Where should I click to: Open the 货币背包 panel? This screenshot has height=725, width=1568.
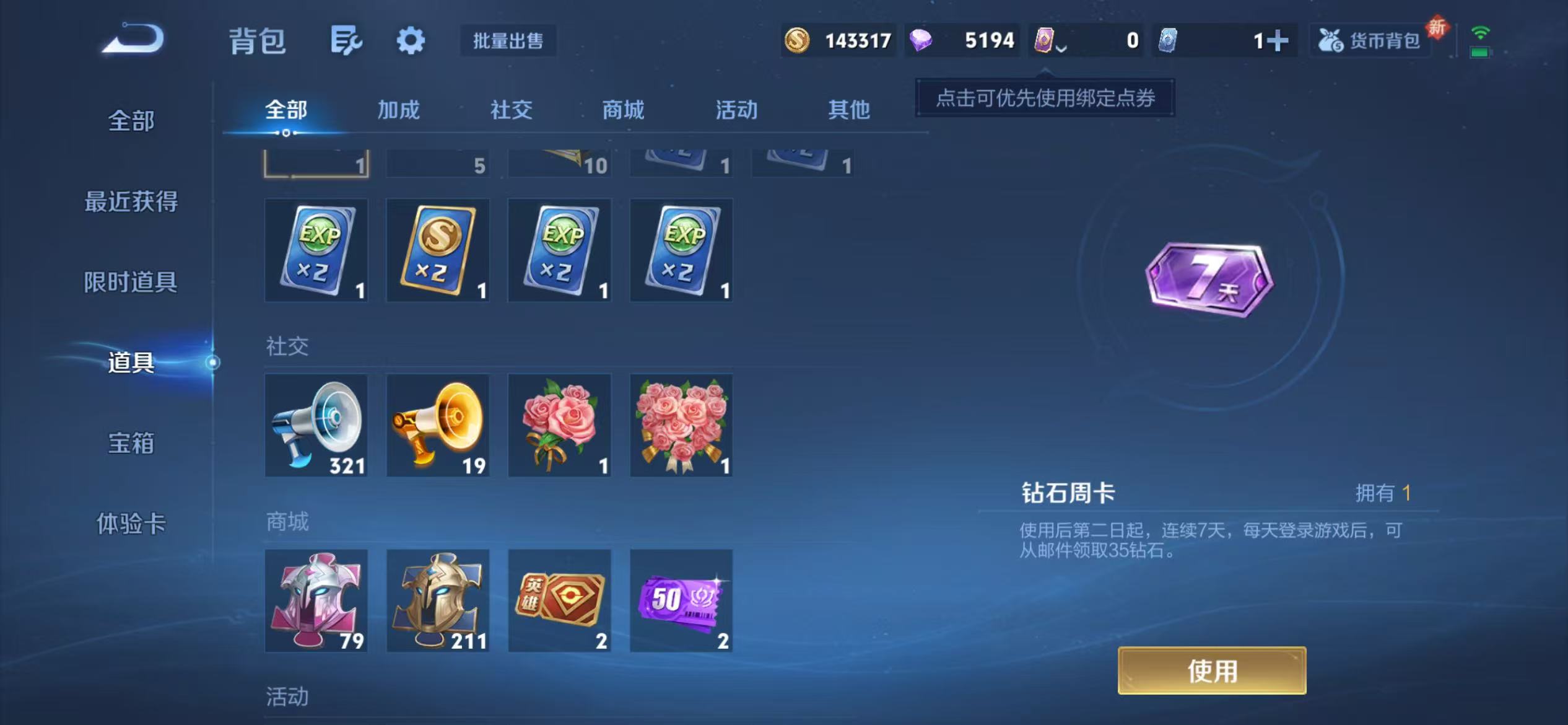(x=1372, y=40)
